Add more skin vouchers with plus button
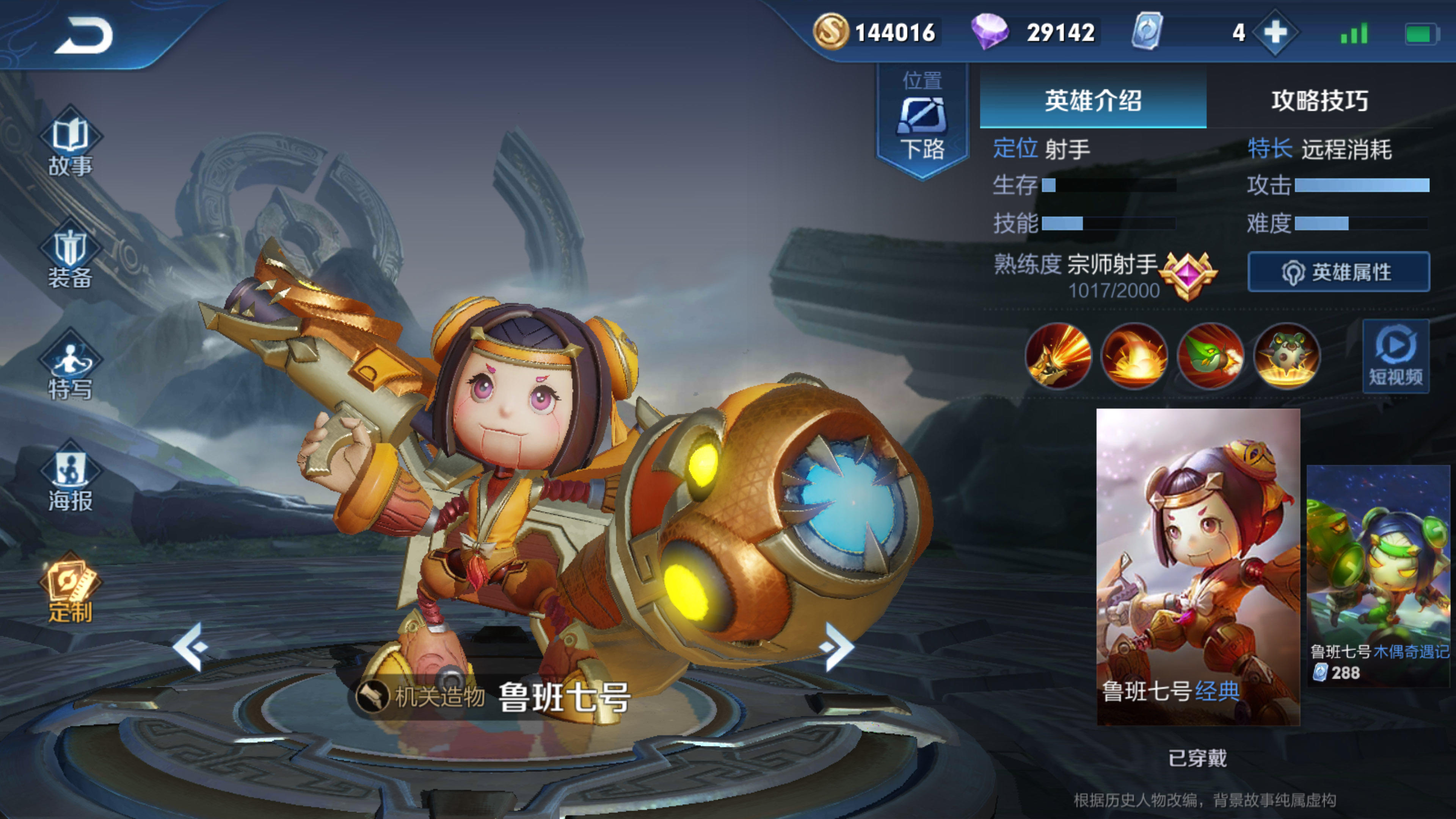Image resolution: width=1456 pixels, height=819 pixels. click(1275, 32)
